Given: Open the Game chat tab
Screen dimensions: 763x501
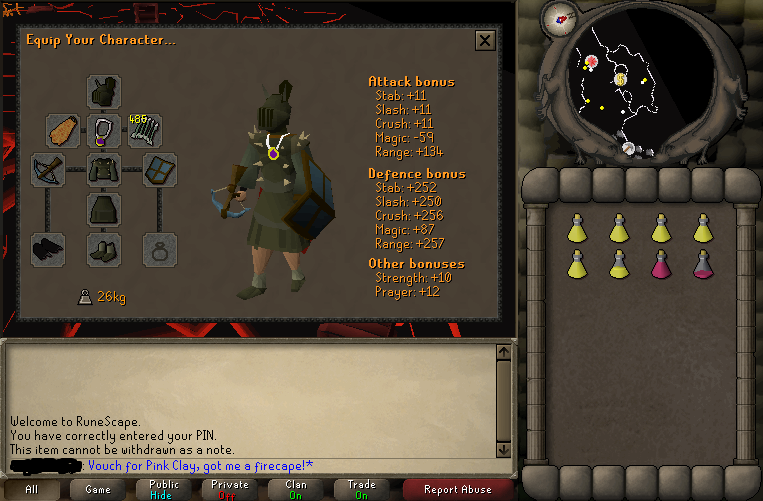Looking at the screenshot, I should 98,489.
